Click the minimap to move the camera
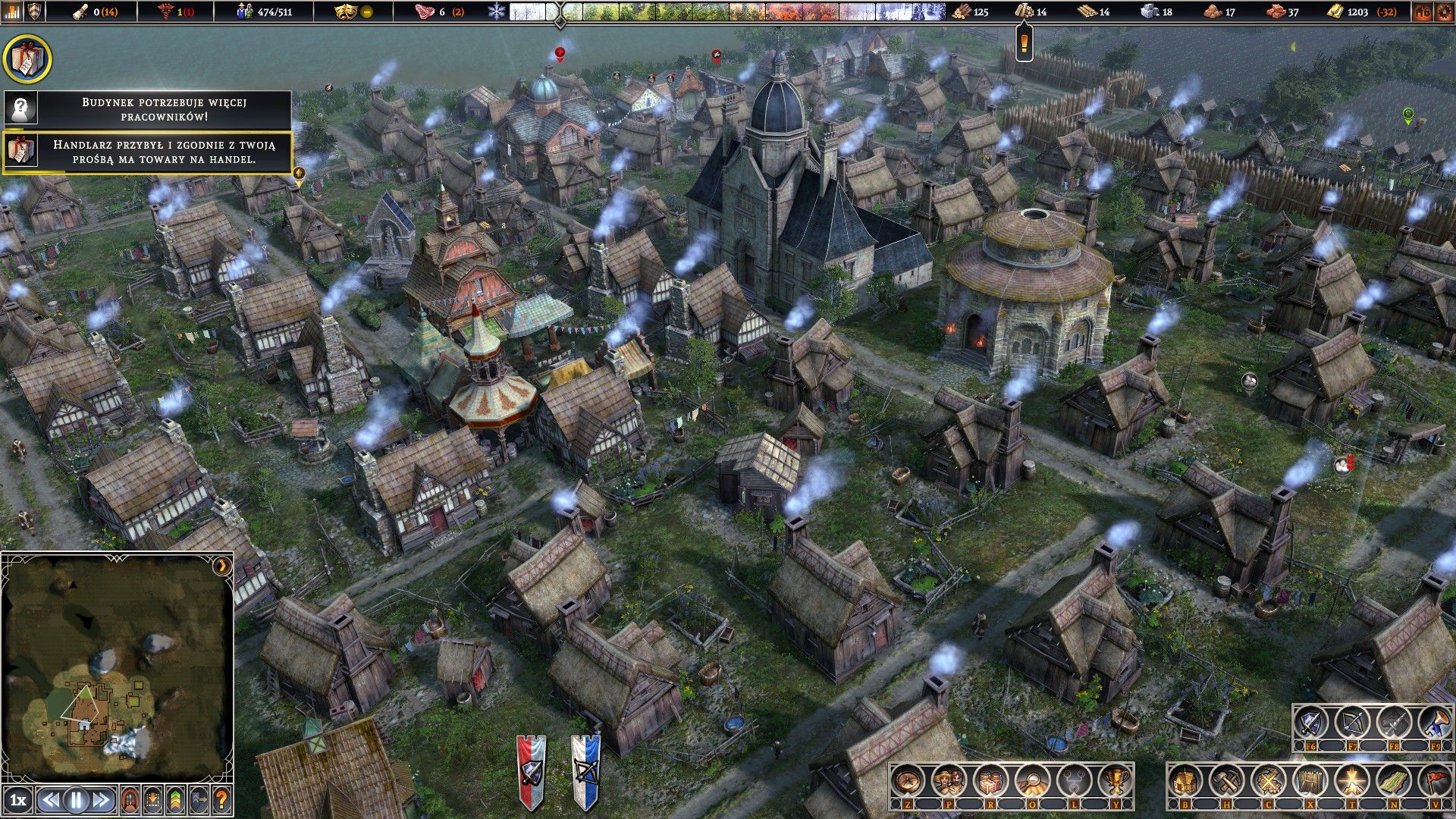This screenshot has width=1456, height=819. click(114, 667)
